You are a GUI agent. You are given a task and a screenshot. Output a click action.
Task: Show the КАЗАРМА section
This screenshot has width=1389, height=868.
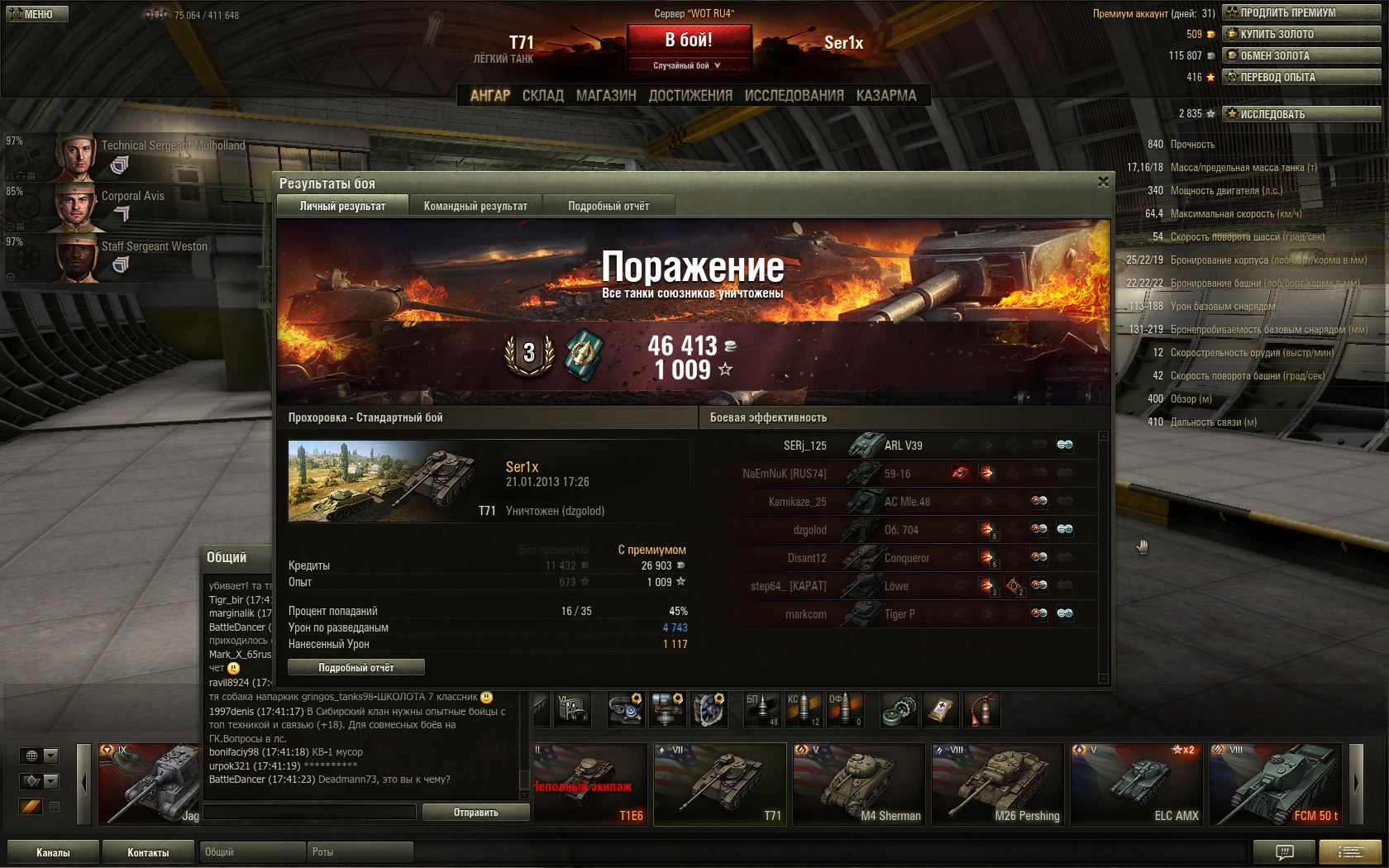coord(886,96)
